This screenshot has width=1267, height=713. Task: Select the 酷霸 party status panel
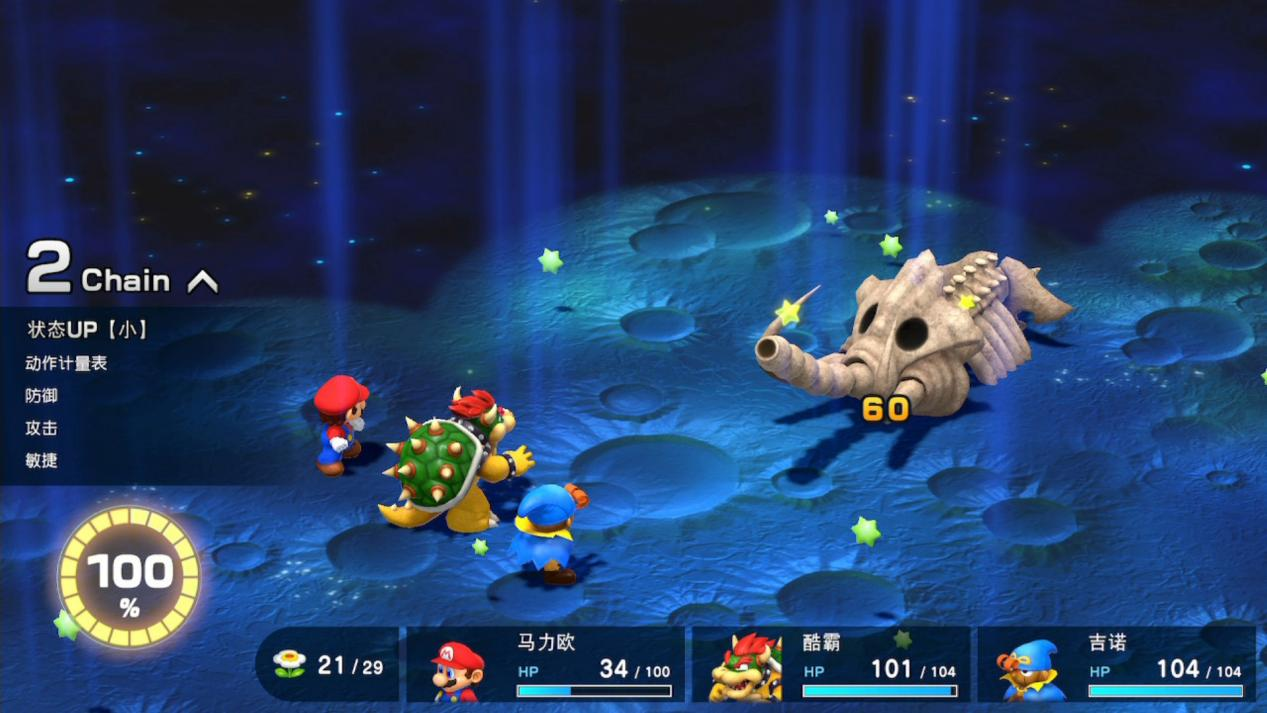[831, 665]
